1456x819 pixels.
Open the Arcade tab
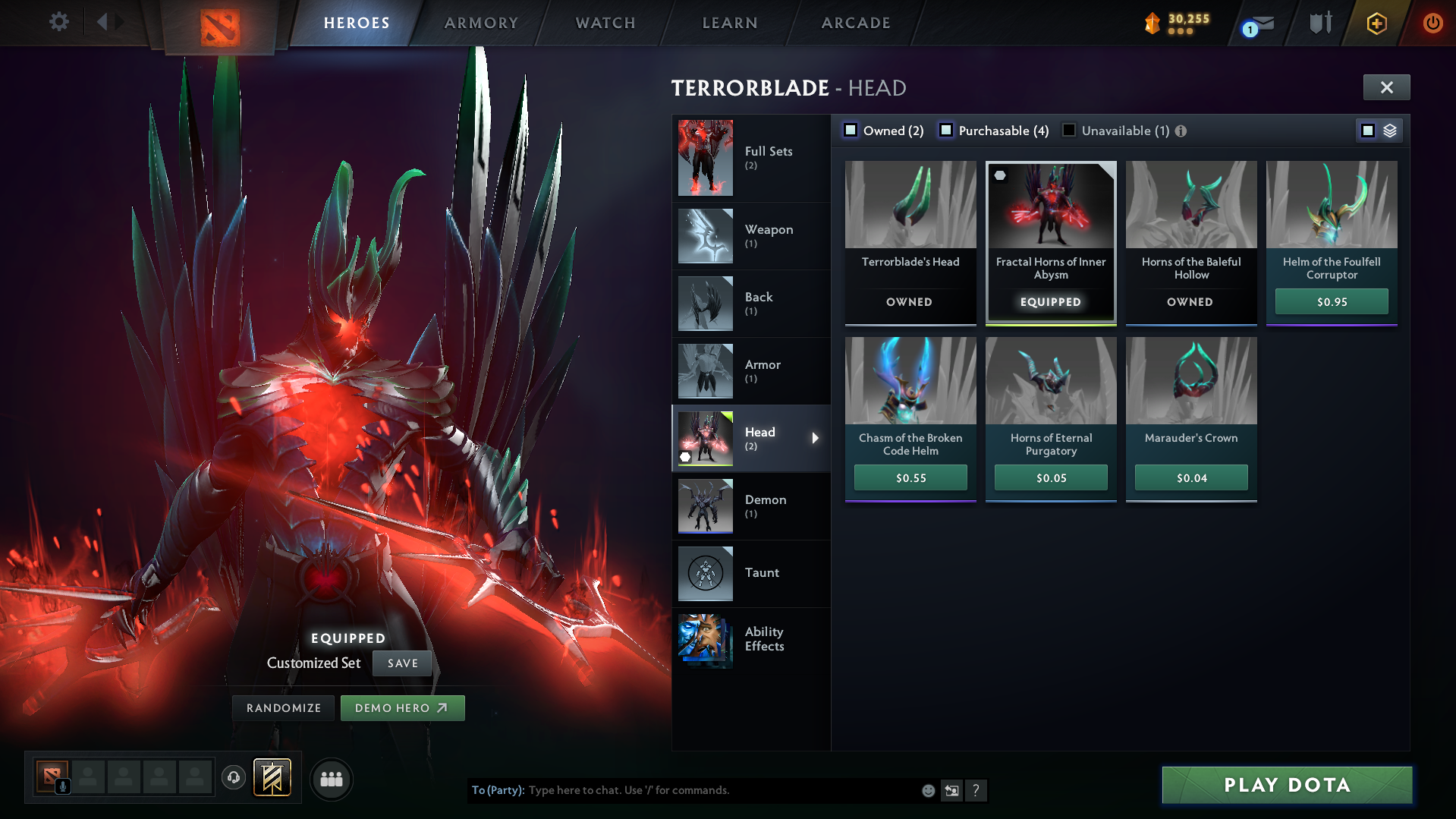[855, 23]
